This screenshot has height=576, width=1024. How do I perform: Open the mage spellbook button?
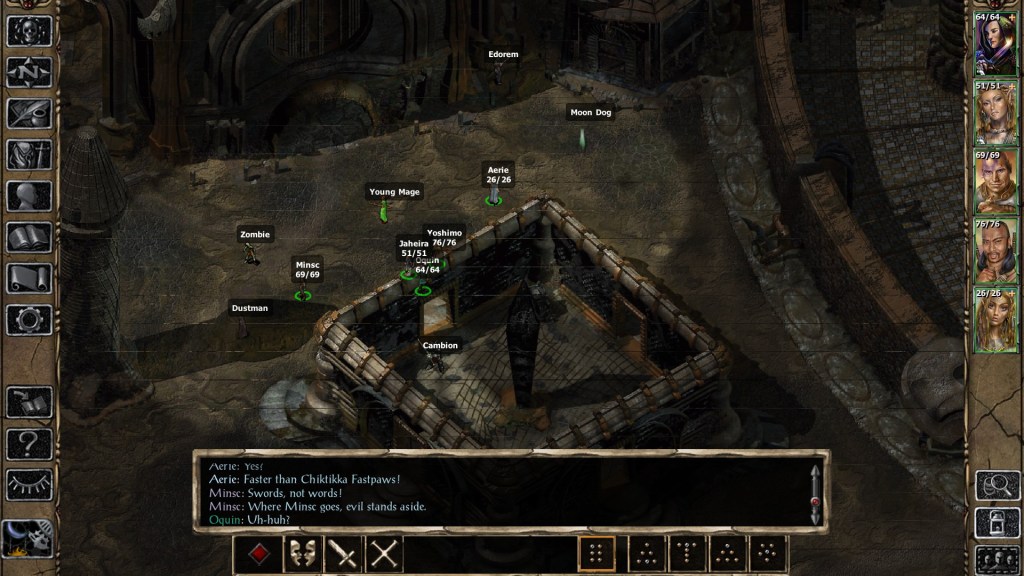29,237
